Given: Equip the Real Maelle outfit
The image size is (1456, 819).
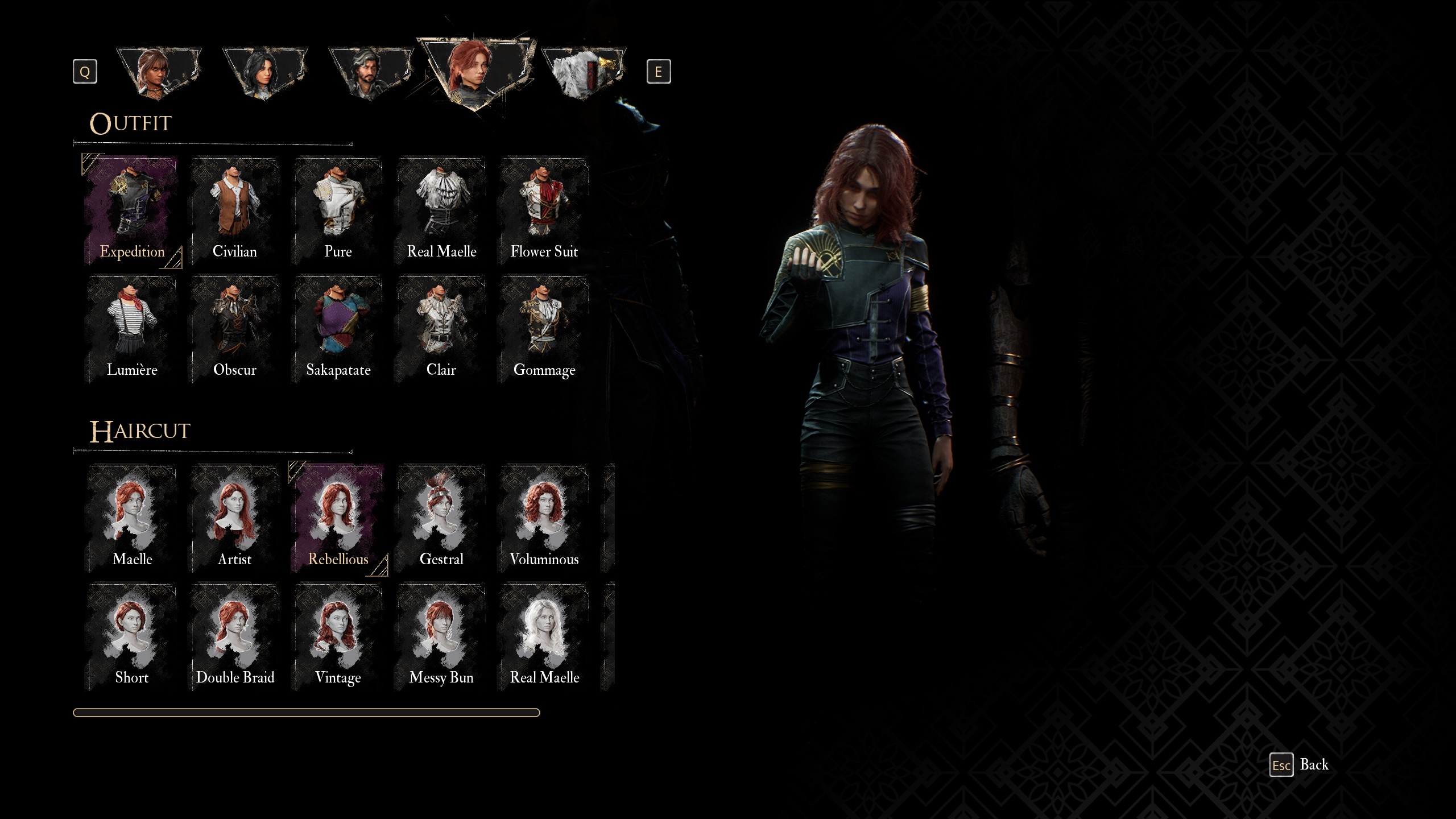Looking at the screenshot, I should click(441, 211).
